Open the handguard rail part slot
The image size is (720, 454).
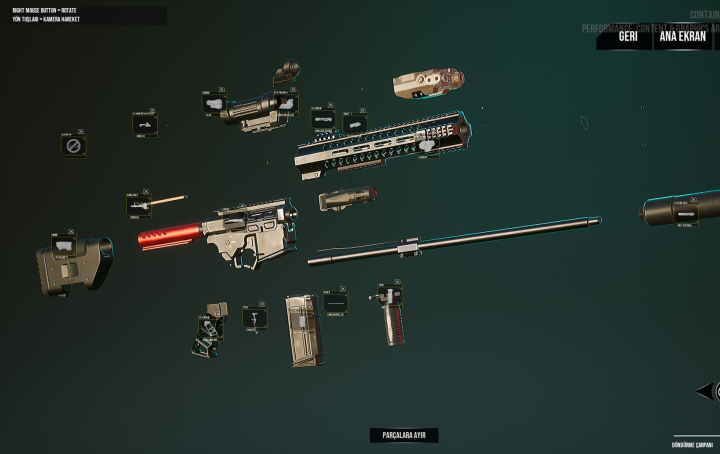324,119
